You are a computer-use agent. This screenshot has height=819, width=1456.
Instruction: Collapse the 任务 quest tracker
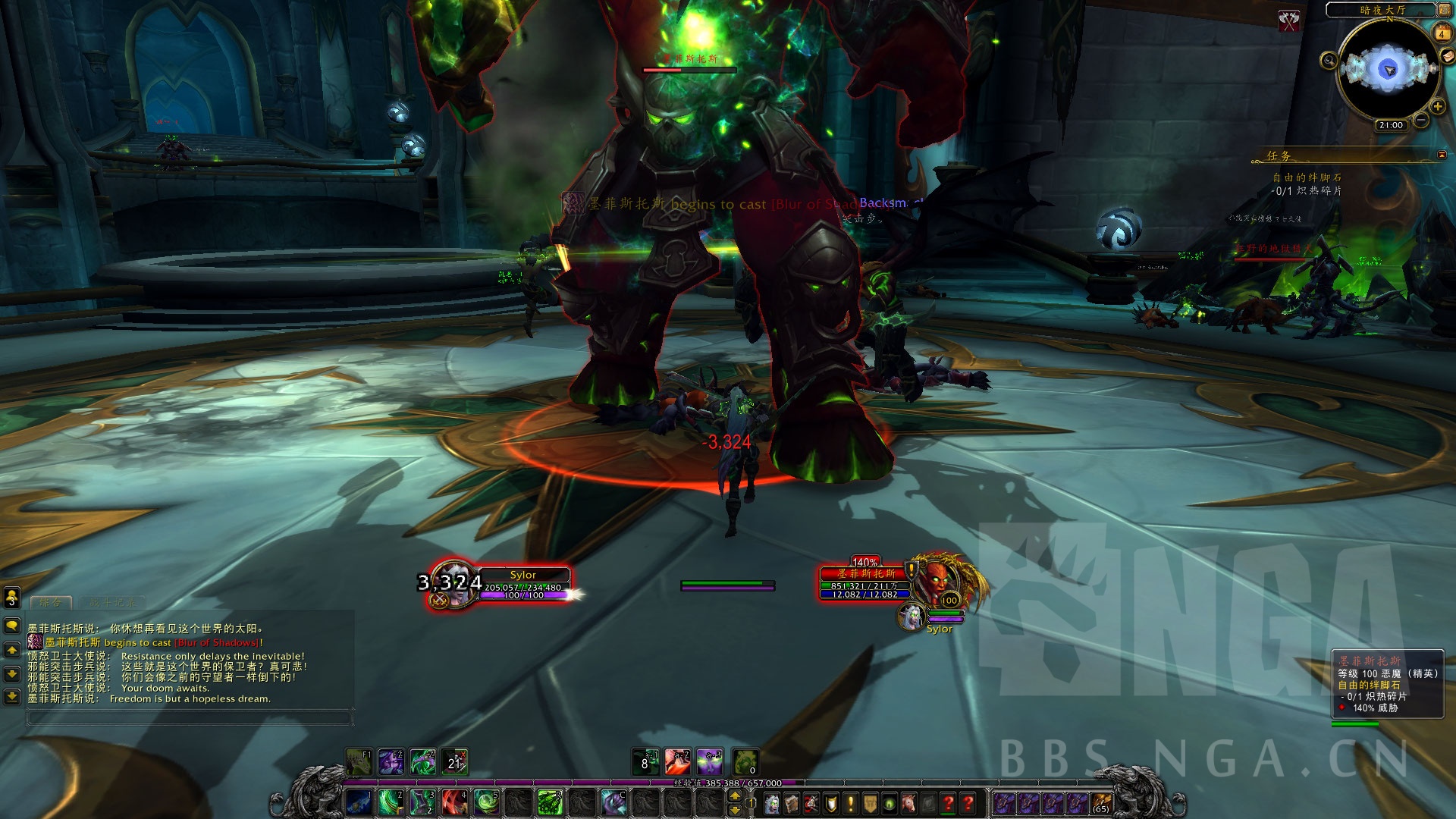click(x=1442, y=155)
